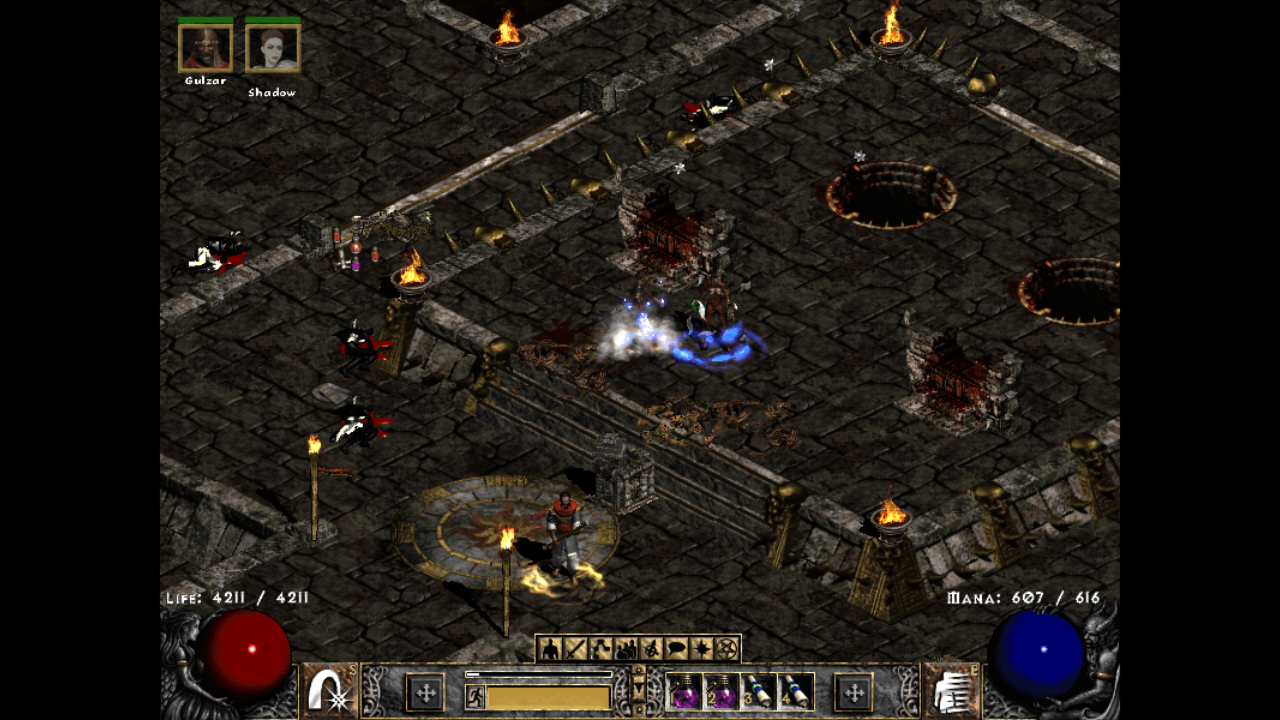The width and height of the screenshot is (1280, 720).
Task: Toggle the cross-arrow panel button left of stamina bar
Action: click(427, 691)
